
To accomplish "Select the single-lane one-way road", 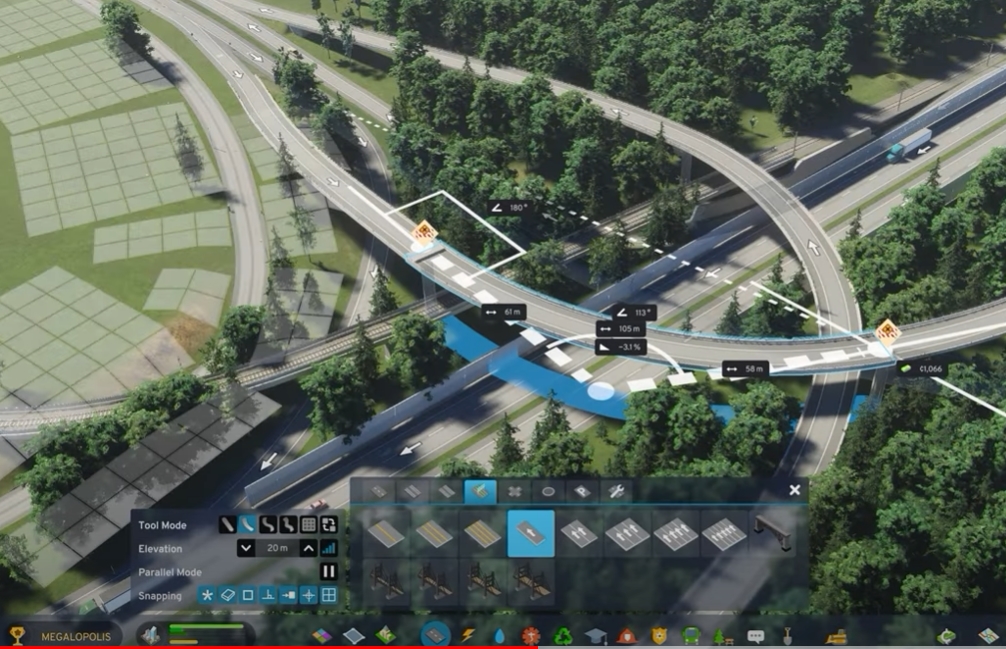I will pos(531,534).
